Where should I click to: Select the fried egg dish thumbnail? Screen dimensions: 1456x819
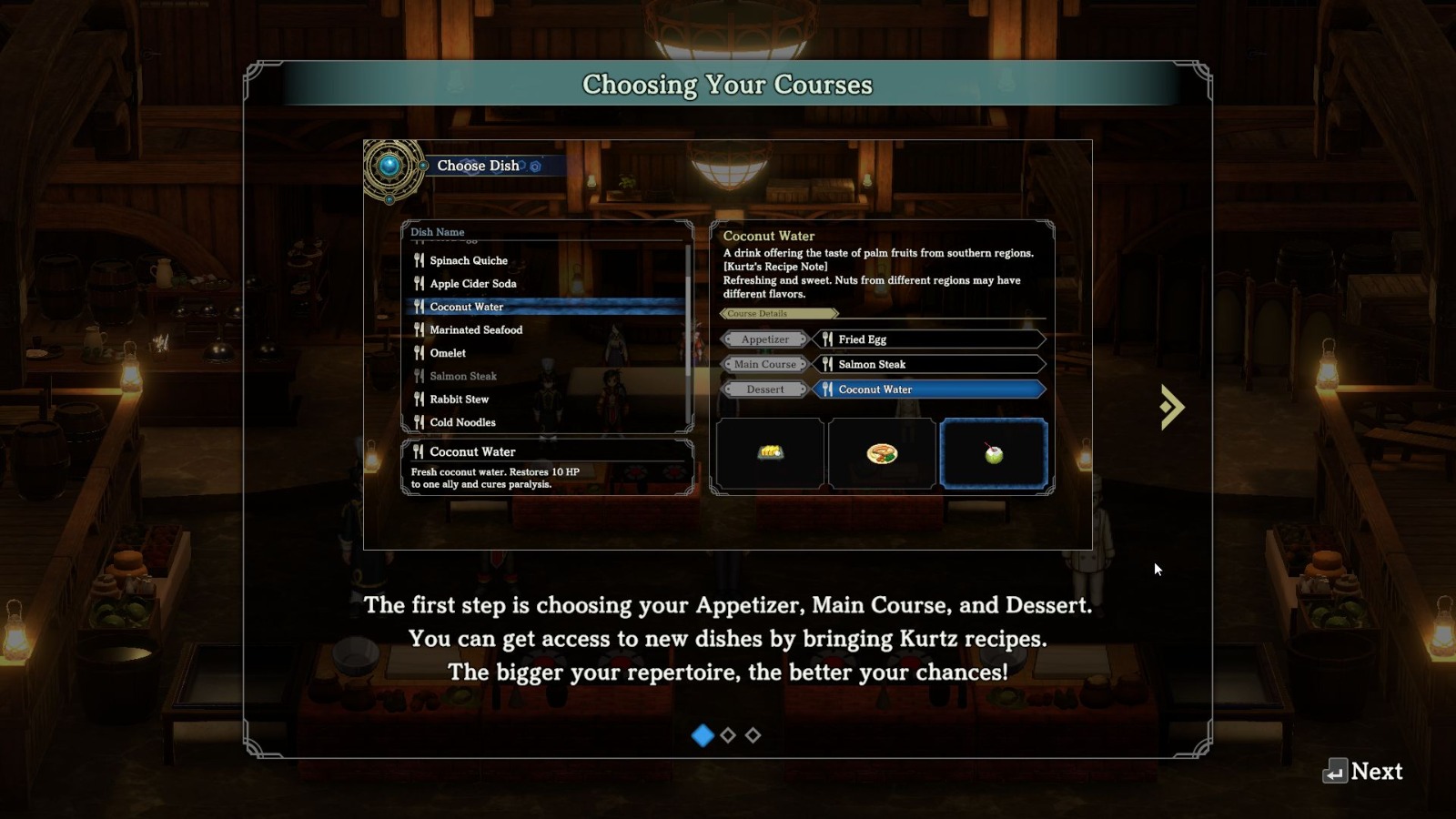[769, 453]
